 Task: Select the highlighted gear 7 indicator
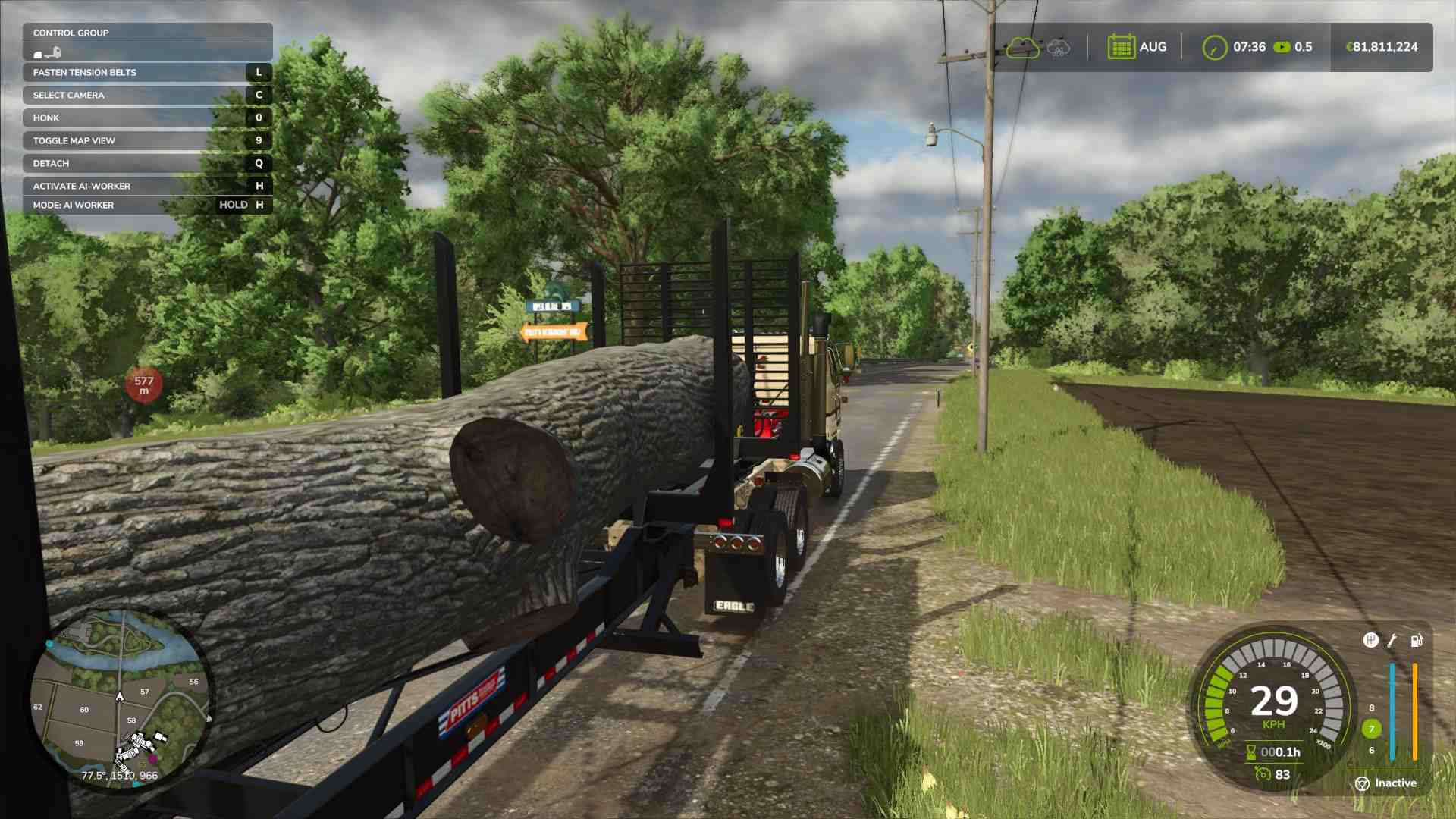click(x=1371, y=729)
